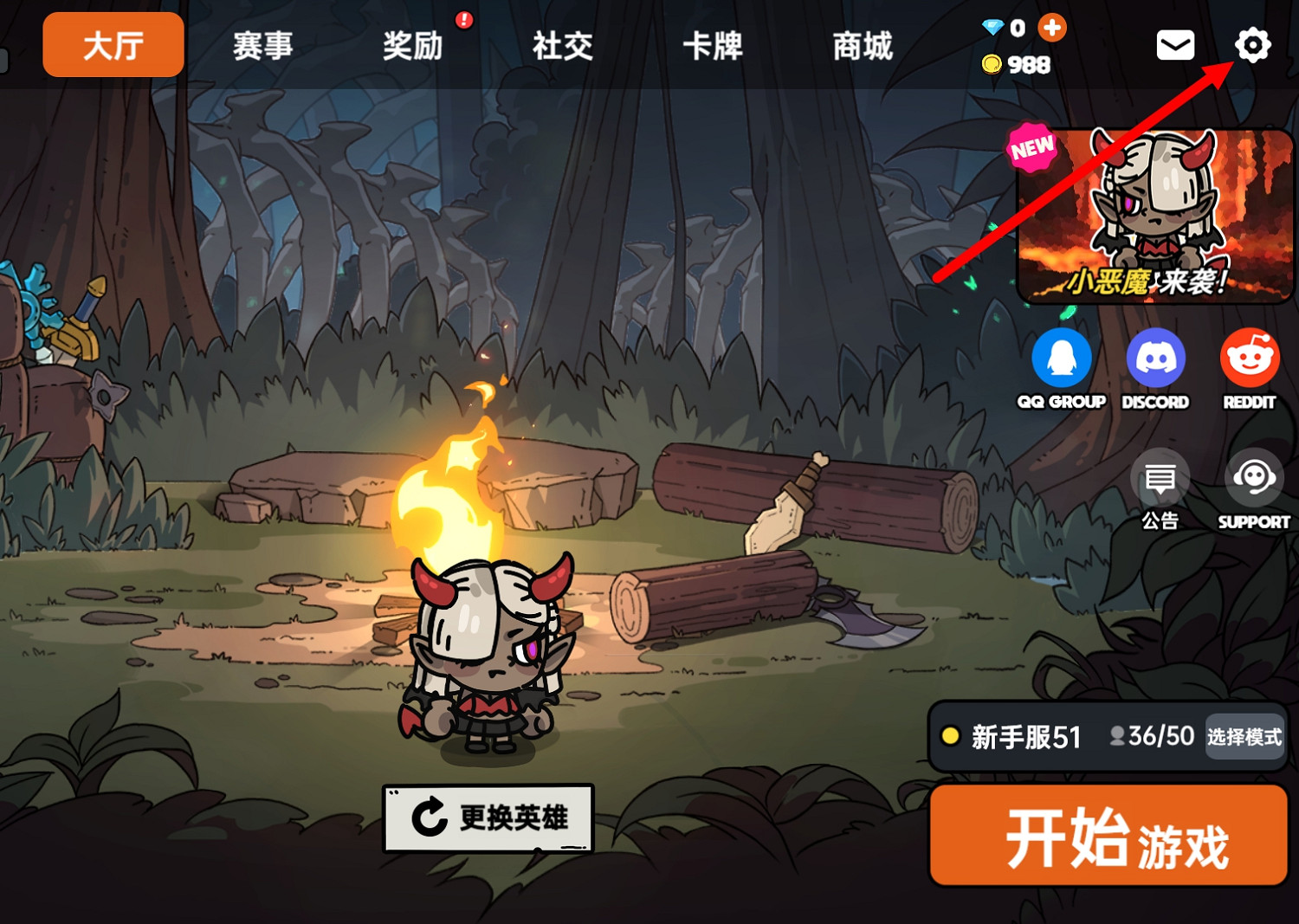The height and width of the screenshot is (924, 1299).
Task: View the 奖励 rewards tab
Action: coord(412,47)
